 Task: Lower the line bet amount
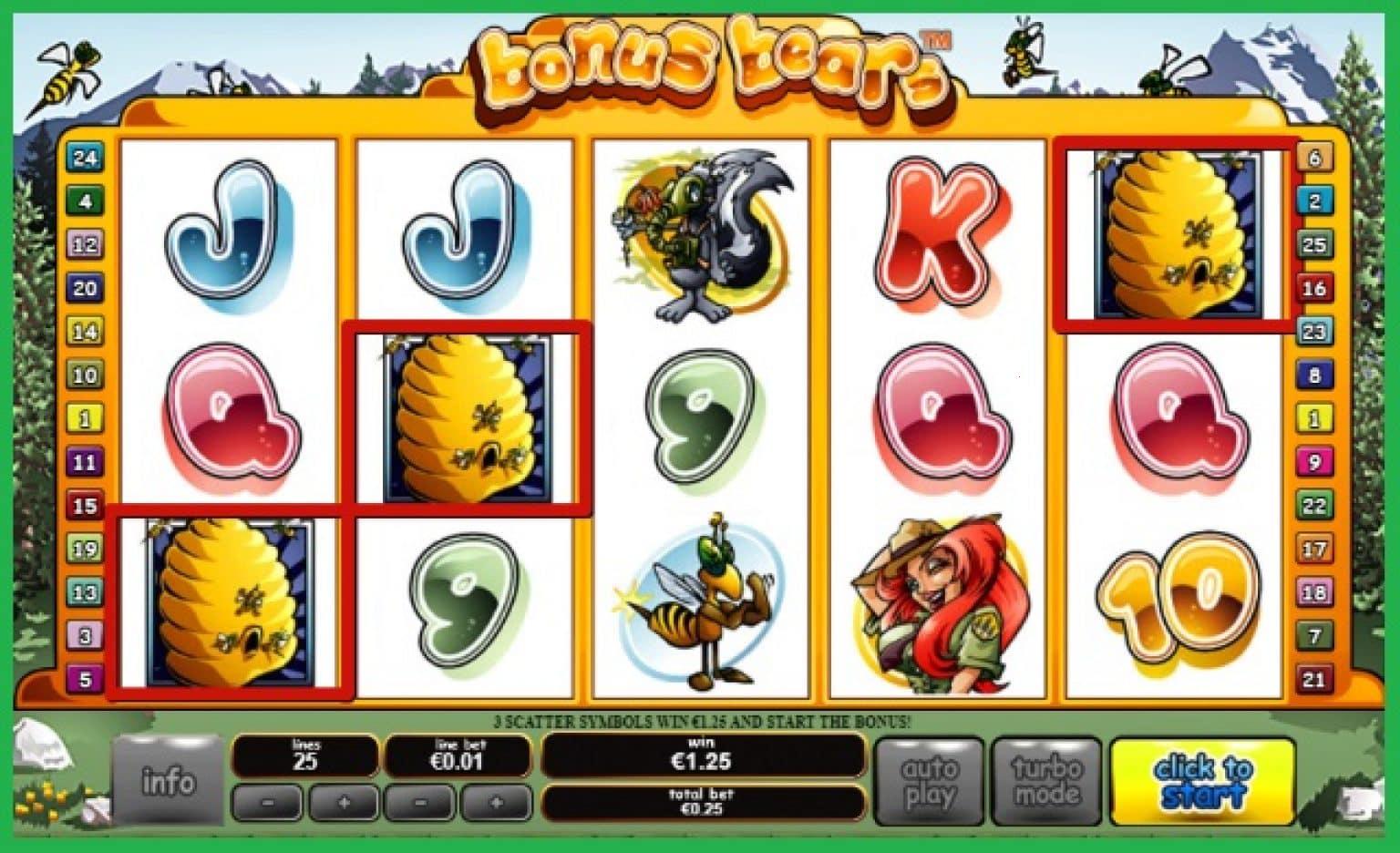pos(420,804)
